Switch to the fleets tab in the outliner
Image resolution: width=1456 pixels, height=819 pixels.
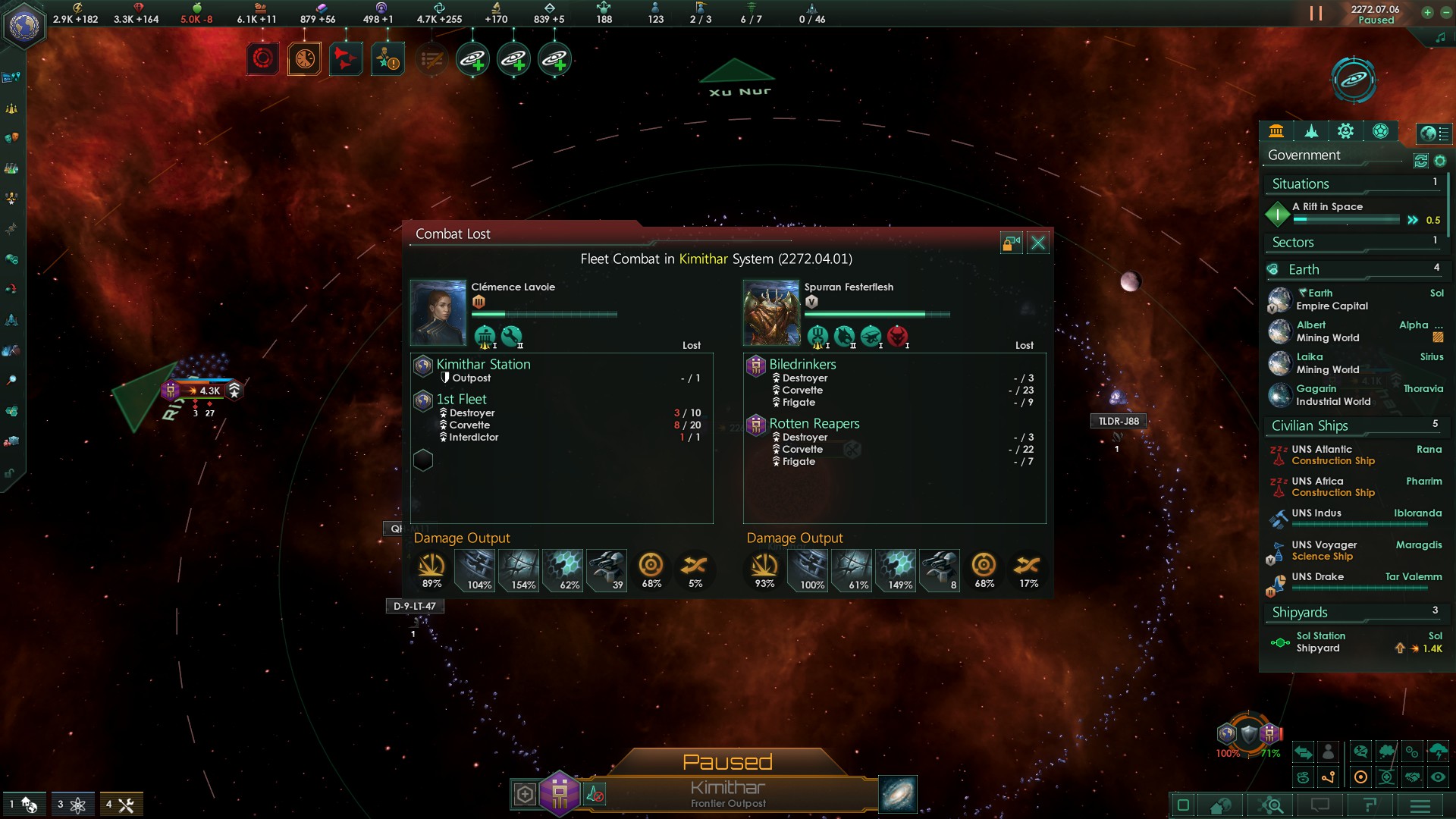click(x=1311, y=131)
